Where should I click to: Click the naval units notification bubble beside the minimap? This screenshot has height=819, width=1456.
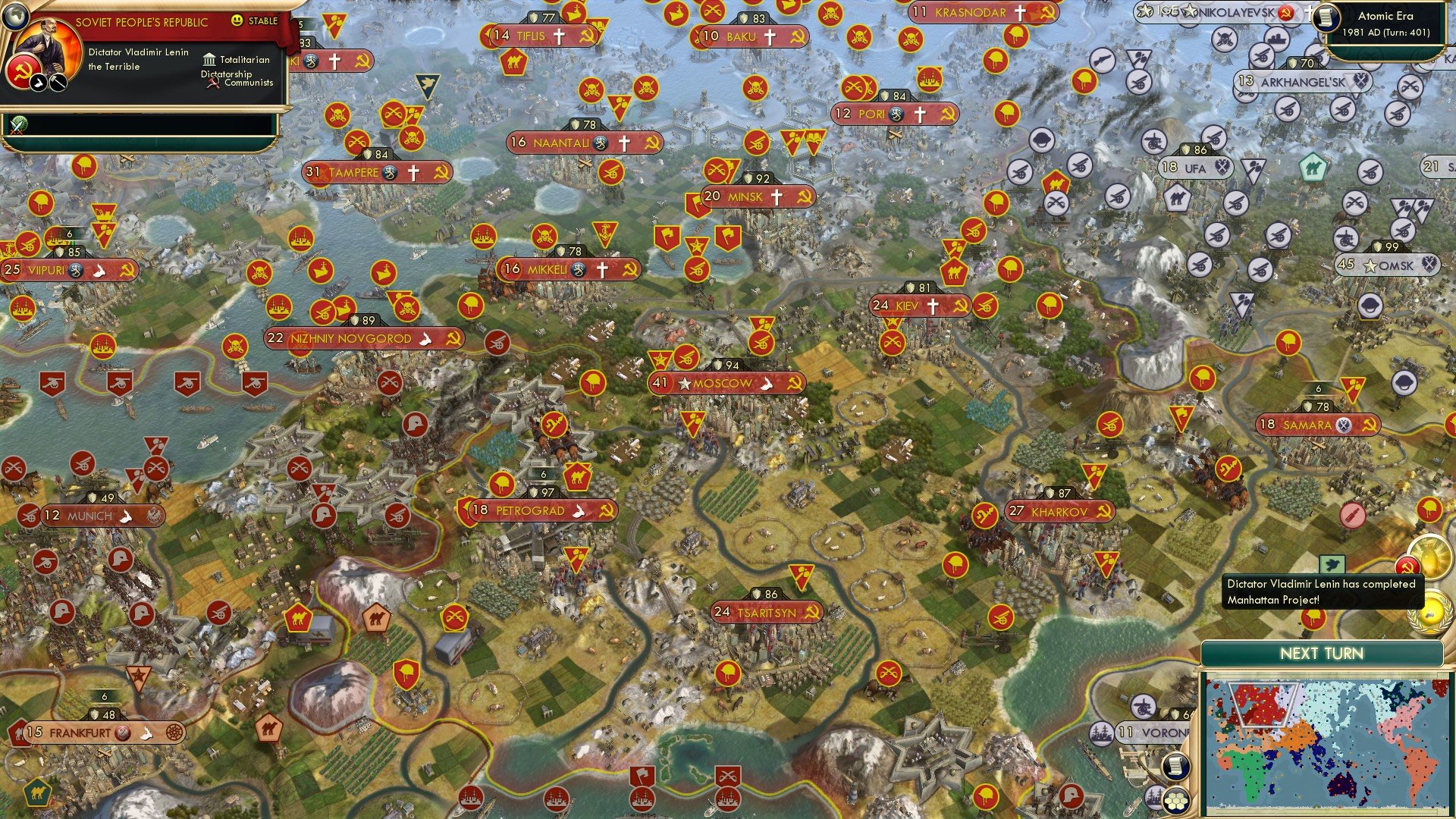(x=1155, y=797)
